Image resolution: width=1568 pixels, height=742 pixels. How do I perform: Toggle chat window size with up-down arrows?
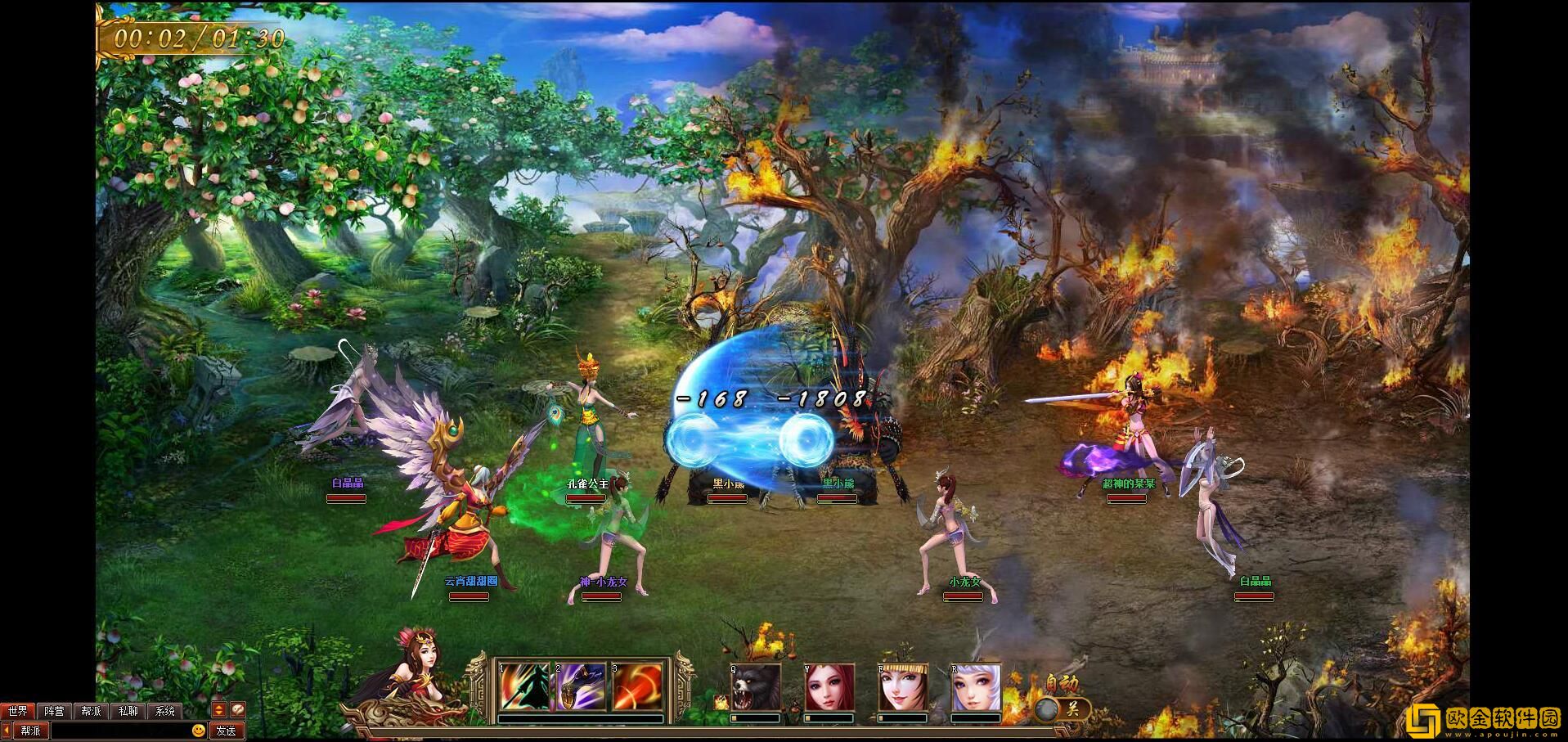(219, 710)
